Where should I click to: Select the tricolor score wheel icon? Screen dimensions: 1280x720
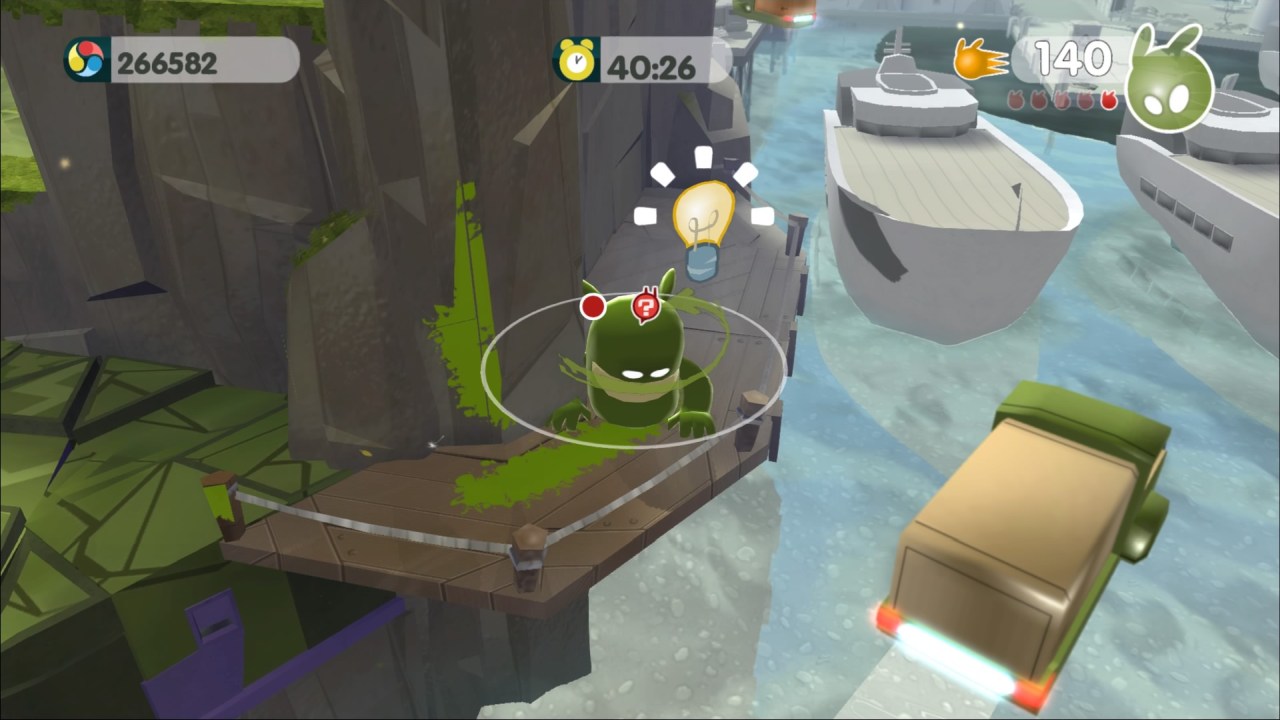(x=87, y=61)
